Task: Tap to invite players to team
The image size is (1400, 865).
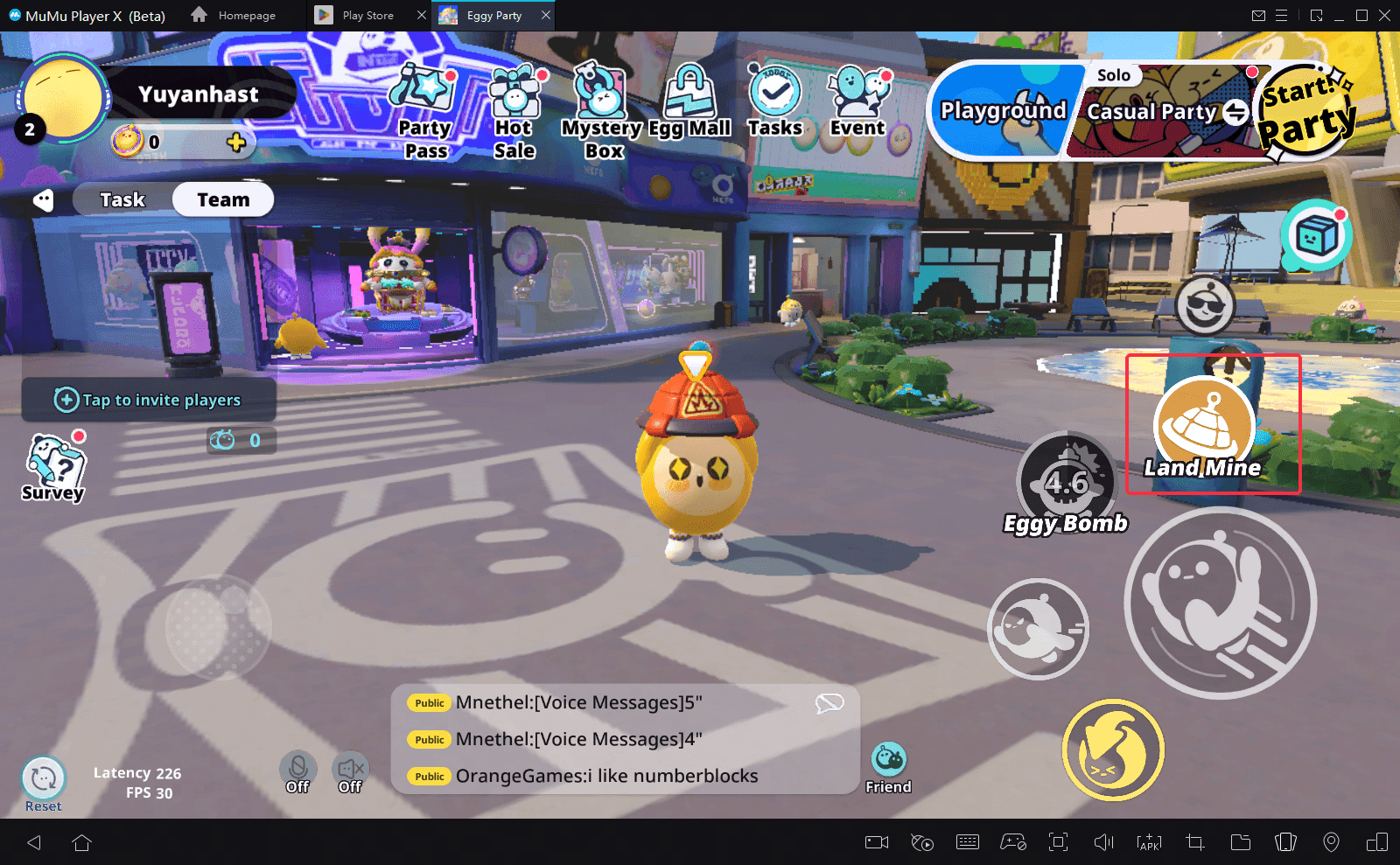Action: tap(149, 400)
